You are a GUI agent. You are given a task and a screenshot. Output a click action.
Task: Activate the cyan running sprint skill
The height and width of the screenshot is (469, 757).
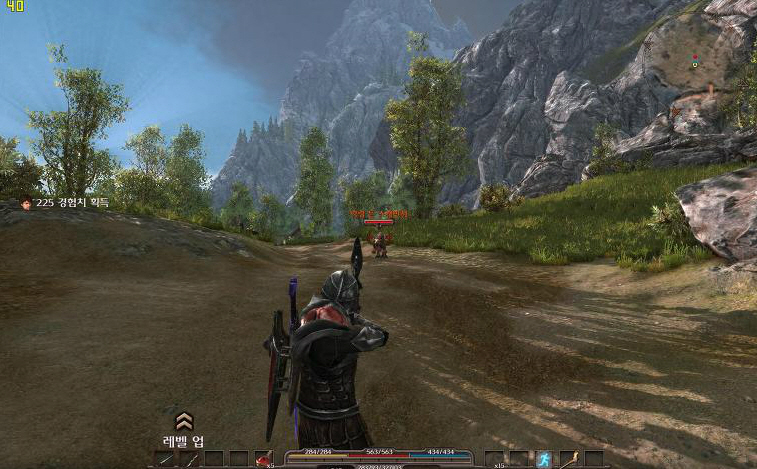coord(543,459)
